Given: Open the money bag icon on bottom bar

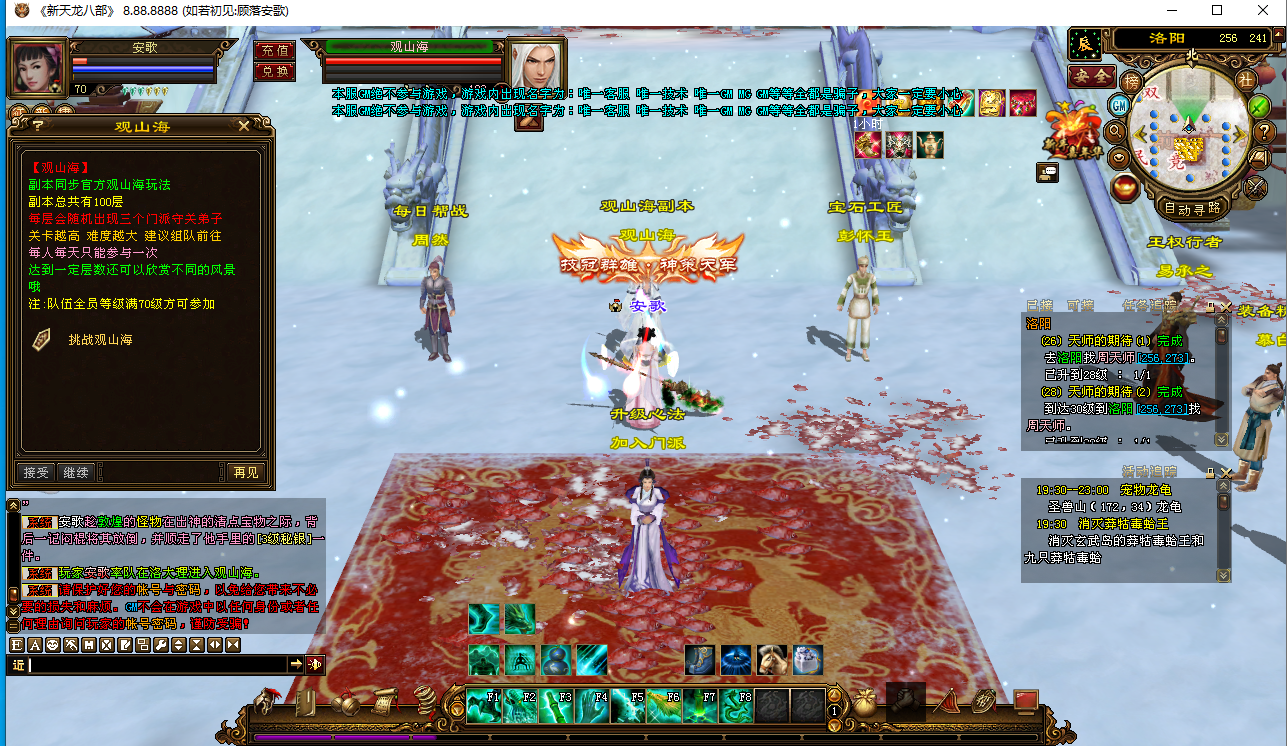Looking at the screenshot, I should [865, 703].
